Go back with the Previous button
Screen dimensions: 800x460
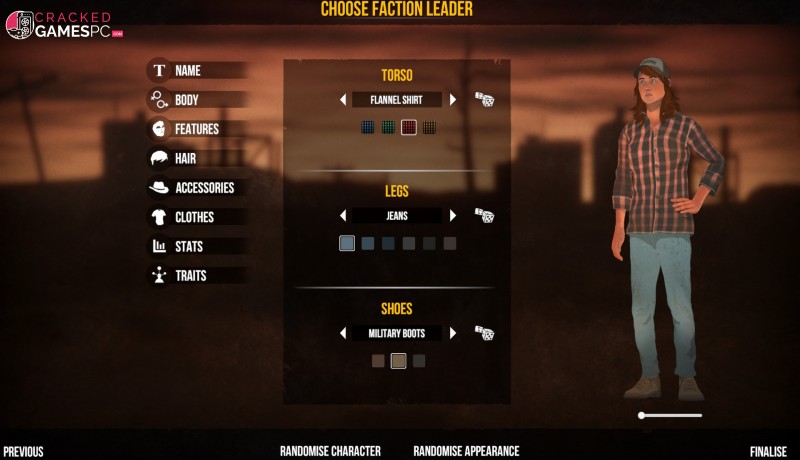(x=23, y=451)
